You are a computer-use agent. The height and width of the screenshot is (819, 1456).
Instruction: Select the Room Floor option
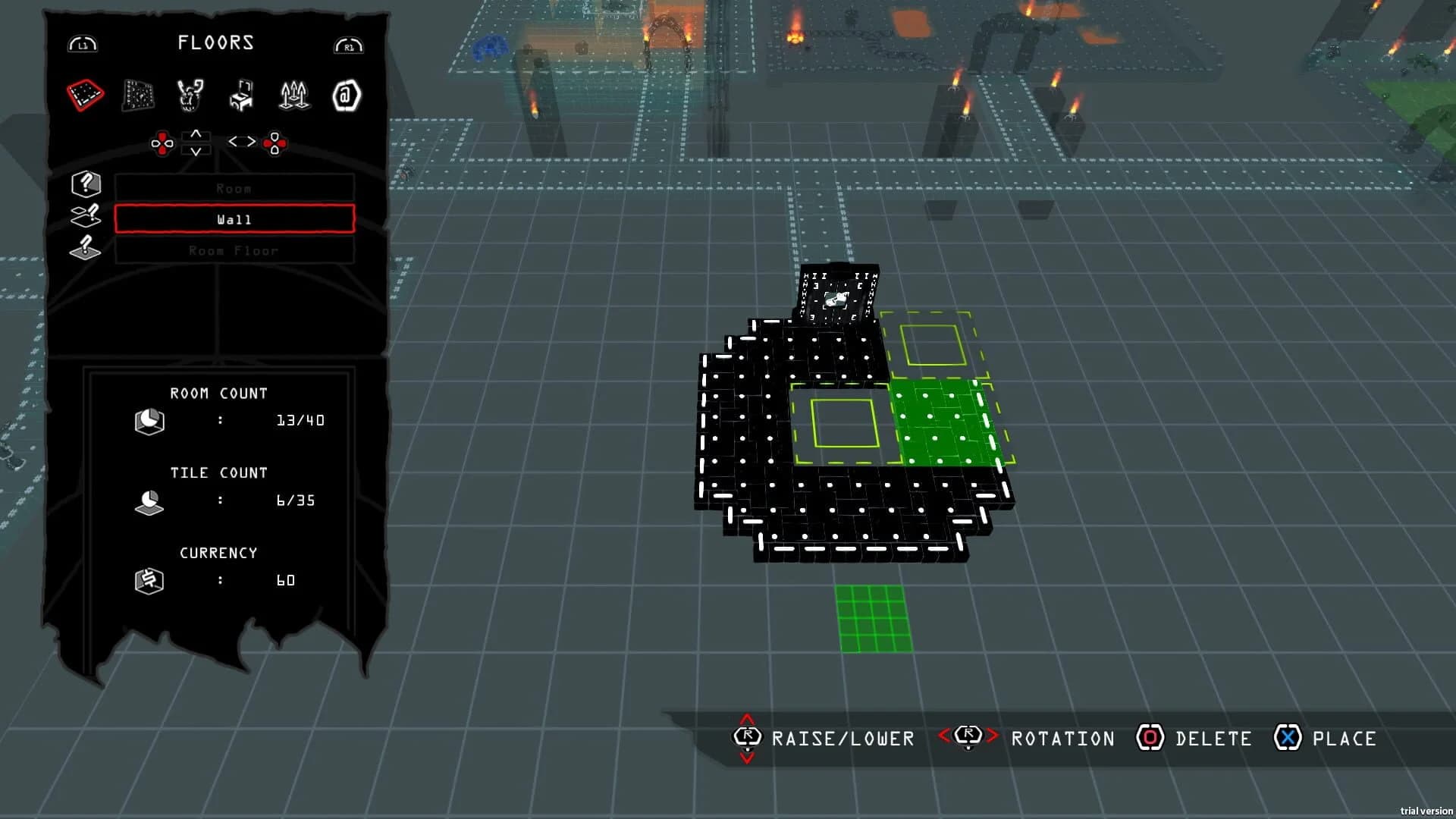(233, 250)
